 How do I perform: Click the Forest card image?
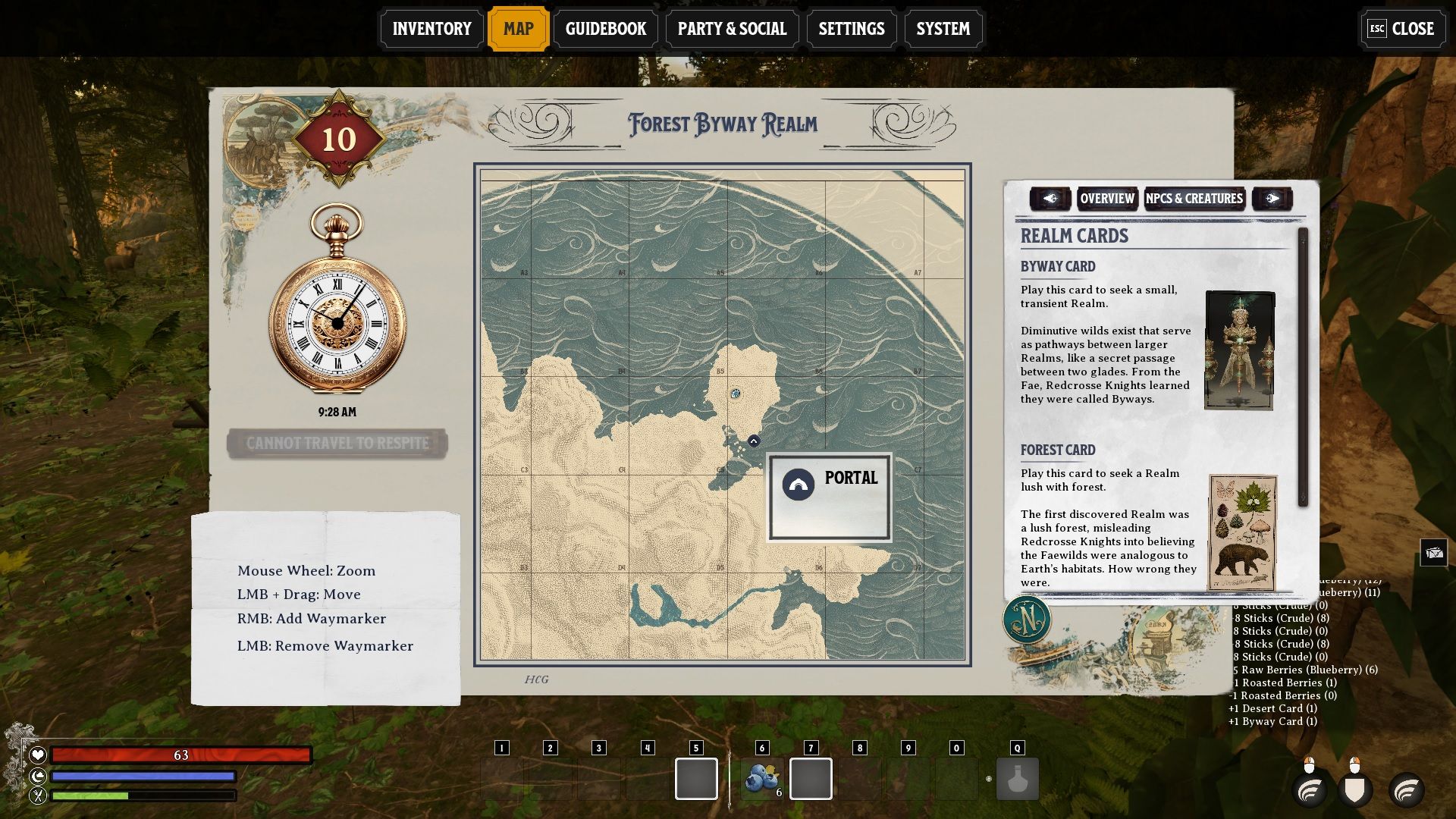point(1242,532)
